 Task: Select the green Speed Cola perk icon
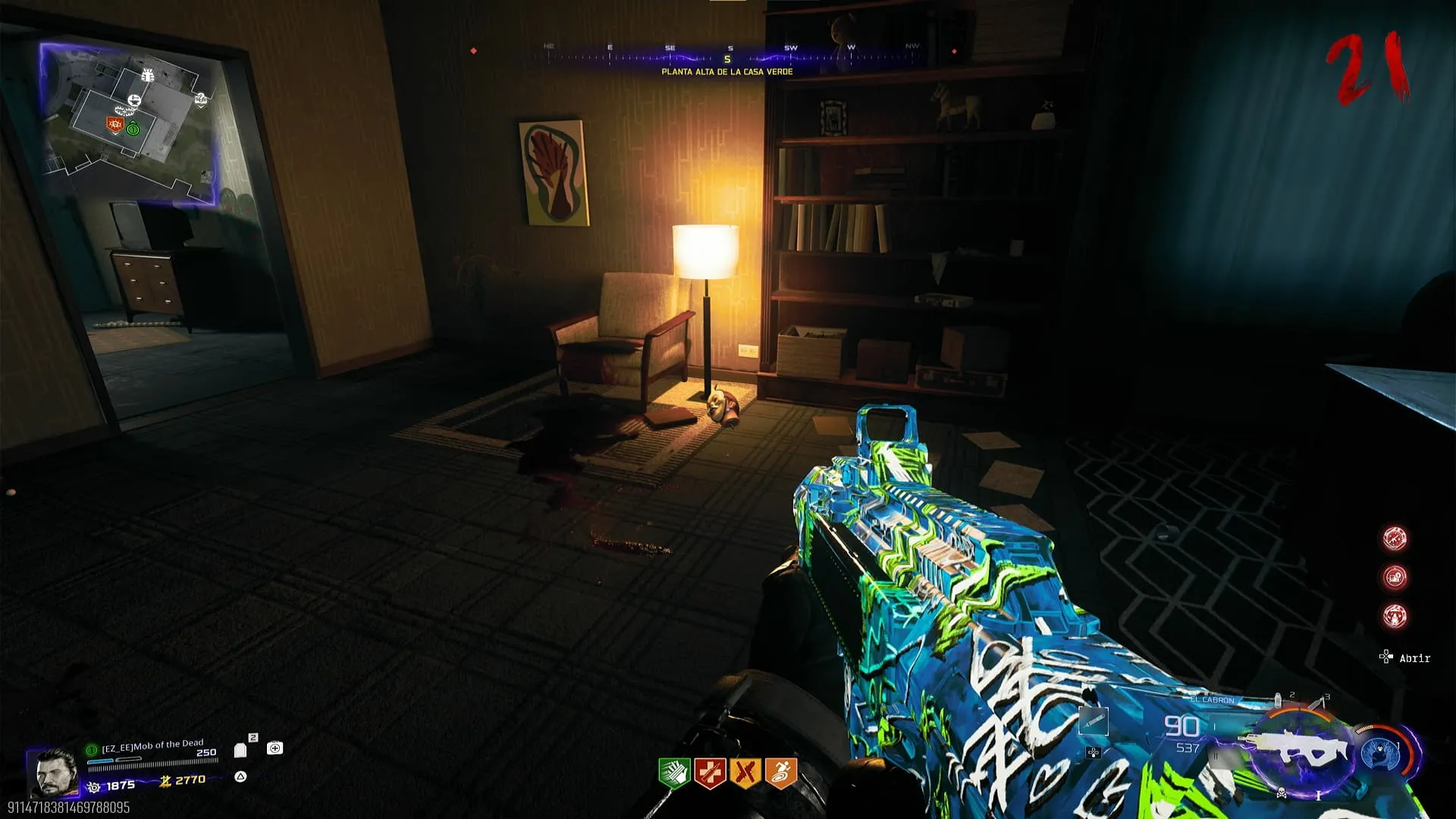tap(674, 773)
